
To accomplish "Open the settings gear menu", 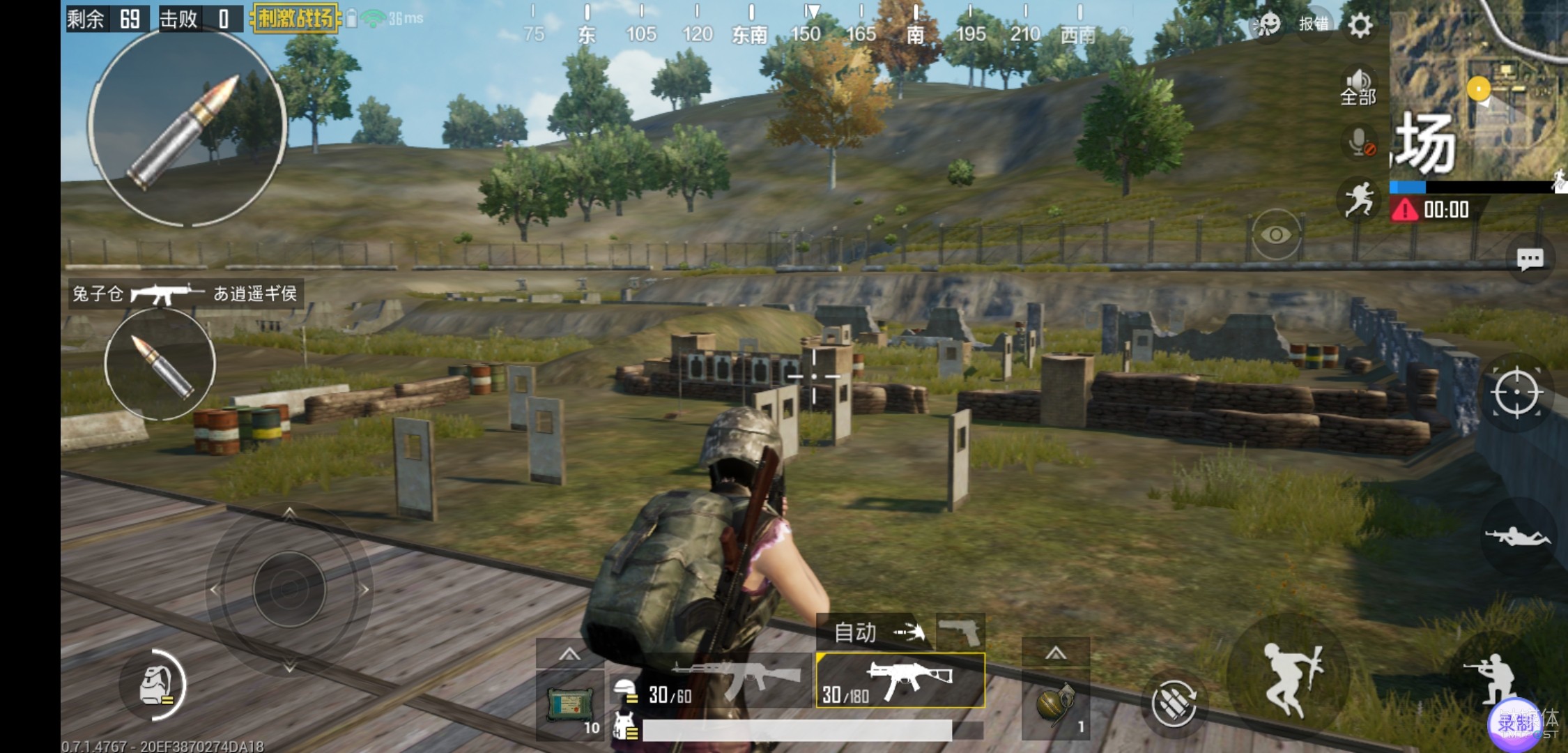I will click(x=1360, y=26).
